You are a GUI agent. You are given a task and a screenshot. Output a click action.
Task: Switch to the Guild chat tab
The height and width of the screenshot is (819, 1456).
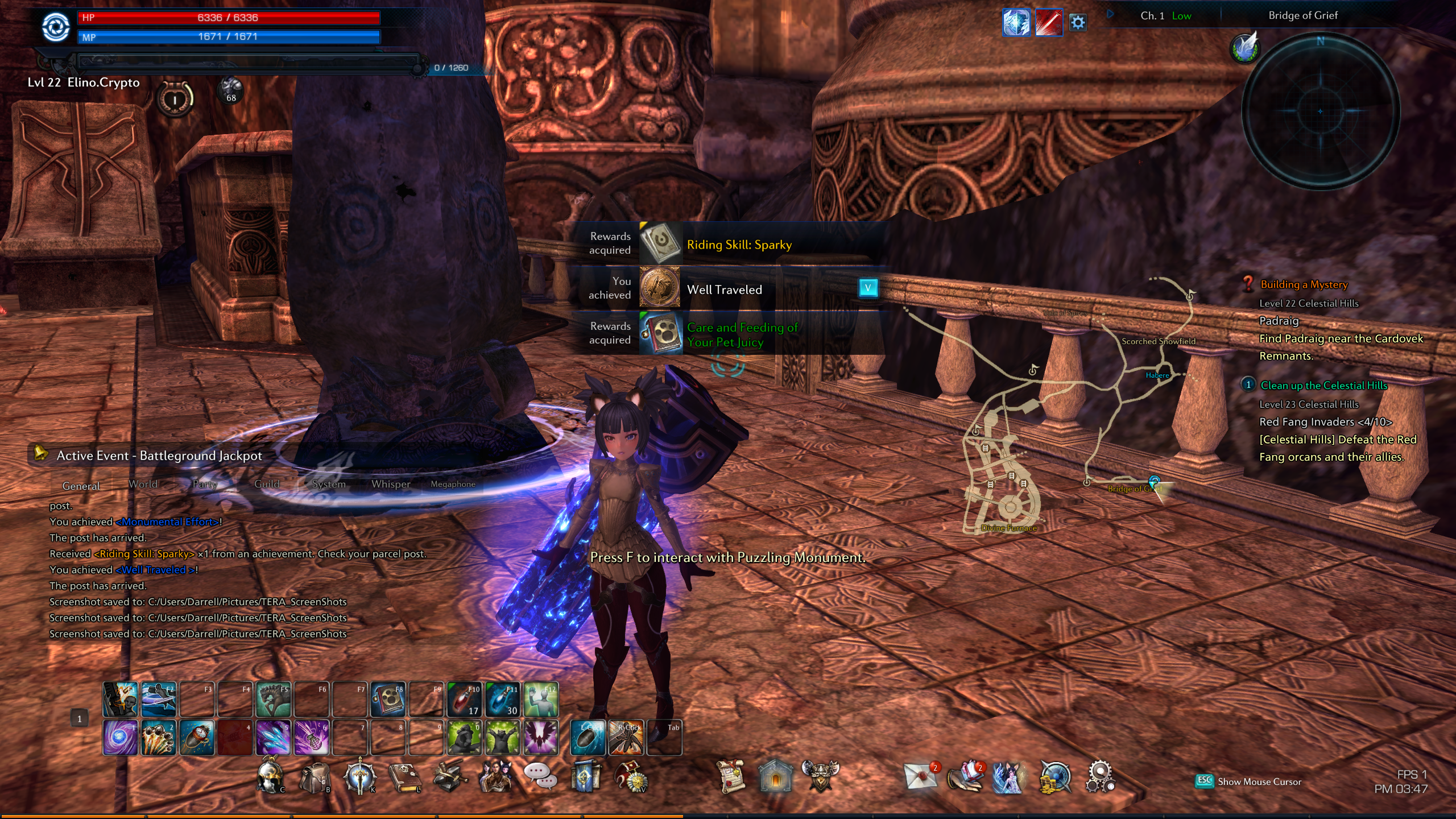(x=267, y=484)
